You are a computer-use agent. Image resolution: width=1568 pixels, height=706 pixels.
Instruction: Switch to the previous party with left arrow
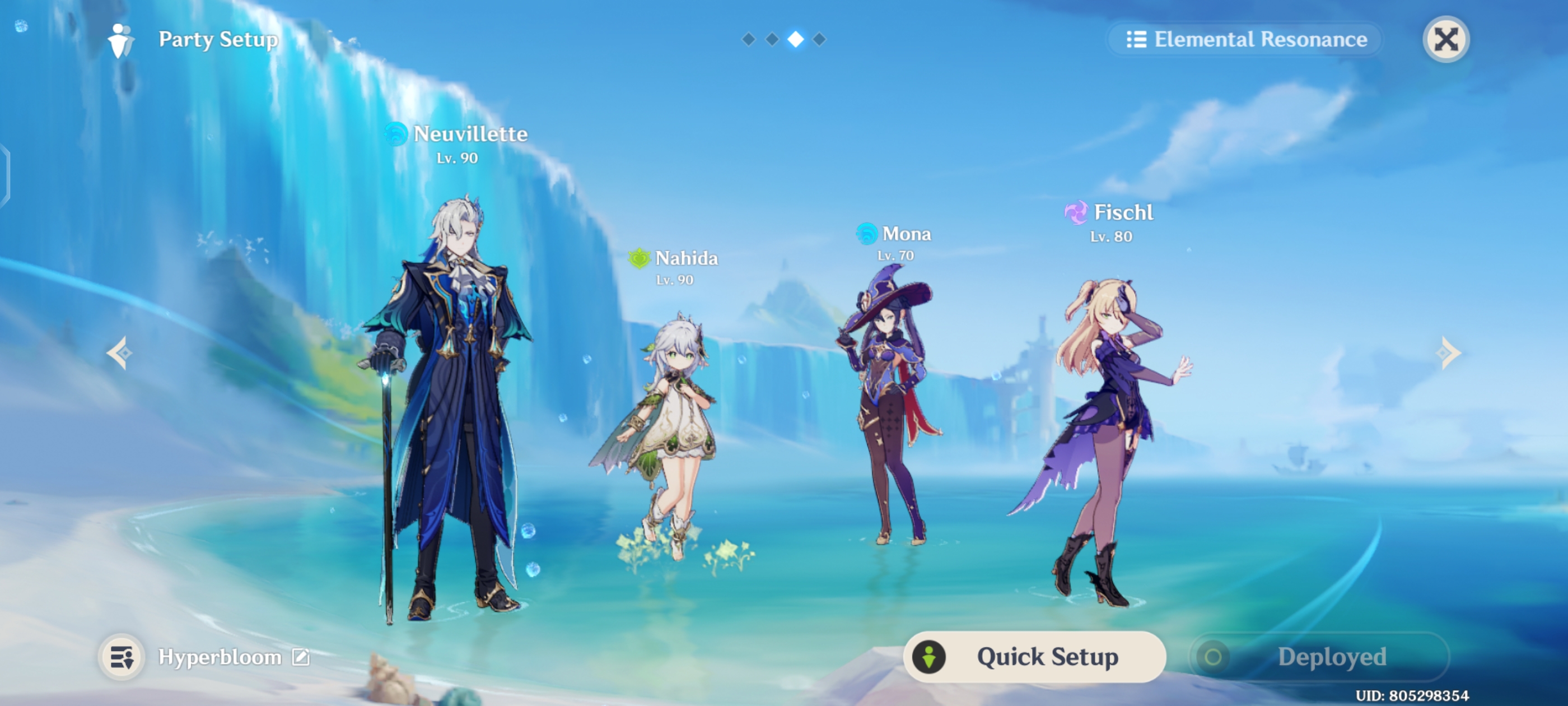(119, 354)
